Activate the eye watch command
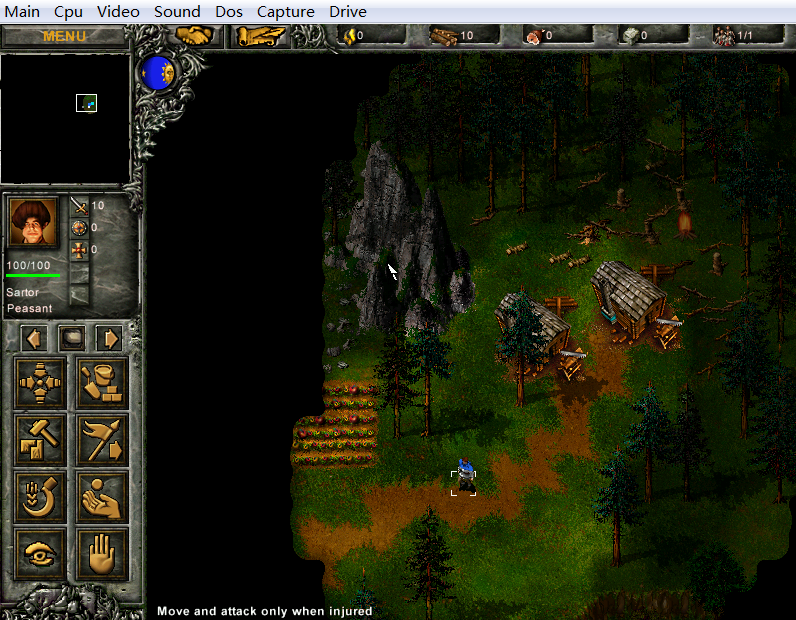Image resolution: width=796 pixels, height=620 pixels. [x=41, y=552]
